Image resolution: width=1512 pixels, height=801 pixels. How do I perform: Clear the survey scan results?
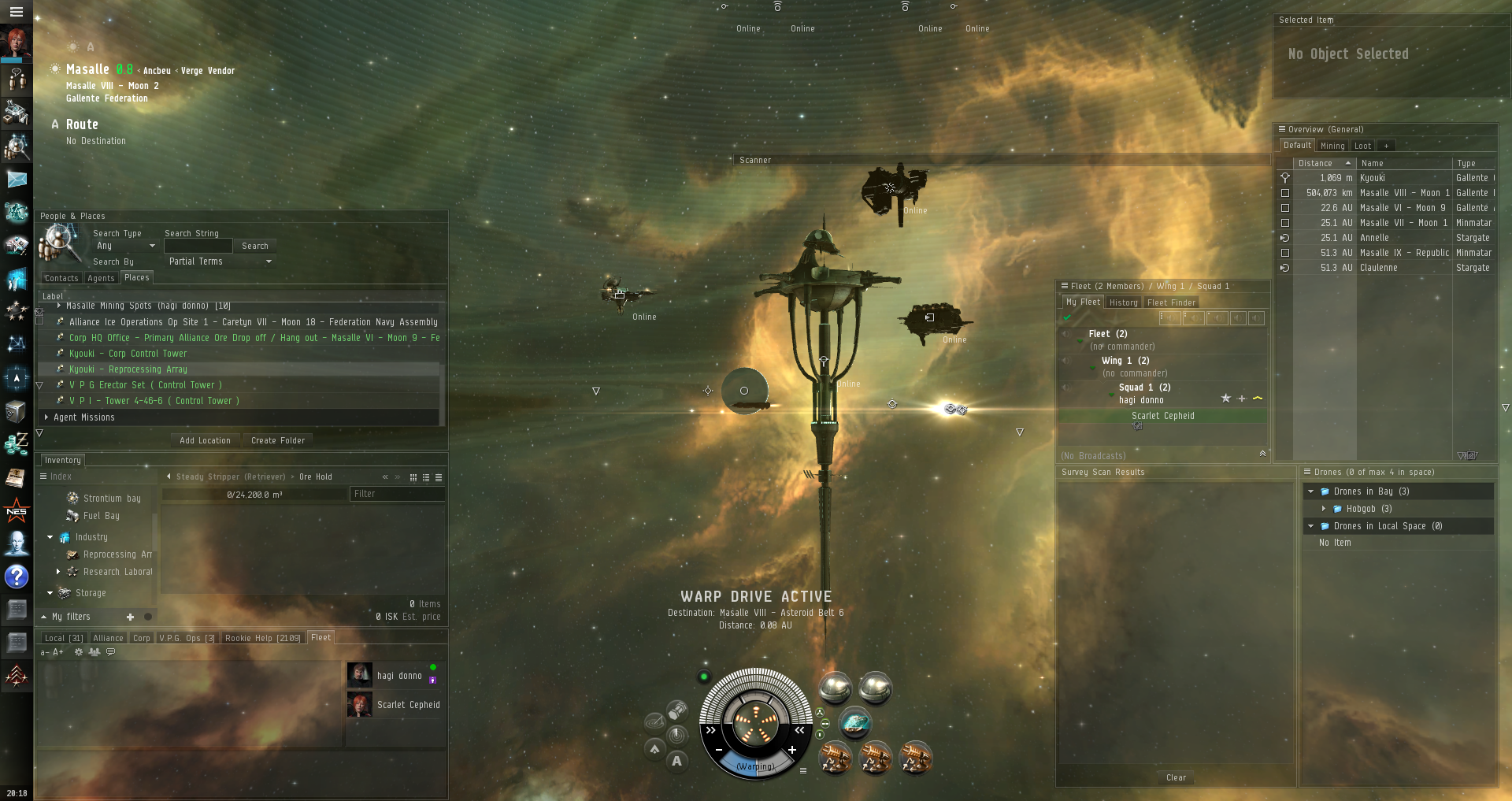pyautogui.click(x=1176, y=777)
